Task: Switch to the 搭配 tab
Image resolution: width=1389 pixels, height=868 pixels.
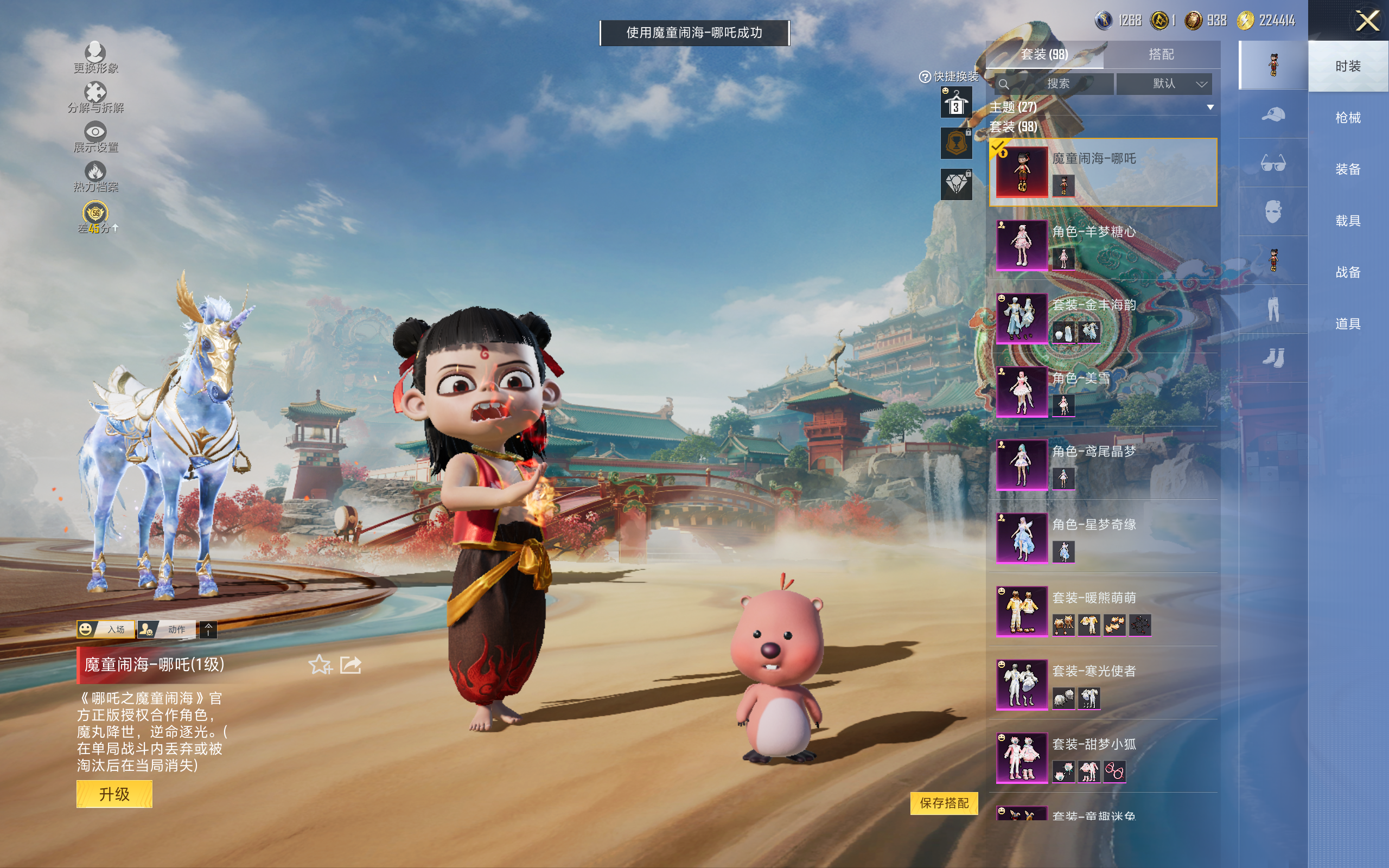Action: pyautogui.click(x=1161, y=55)
